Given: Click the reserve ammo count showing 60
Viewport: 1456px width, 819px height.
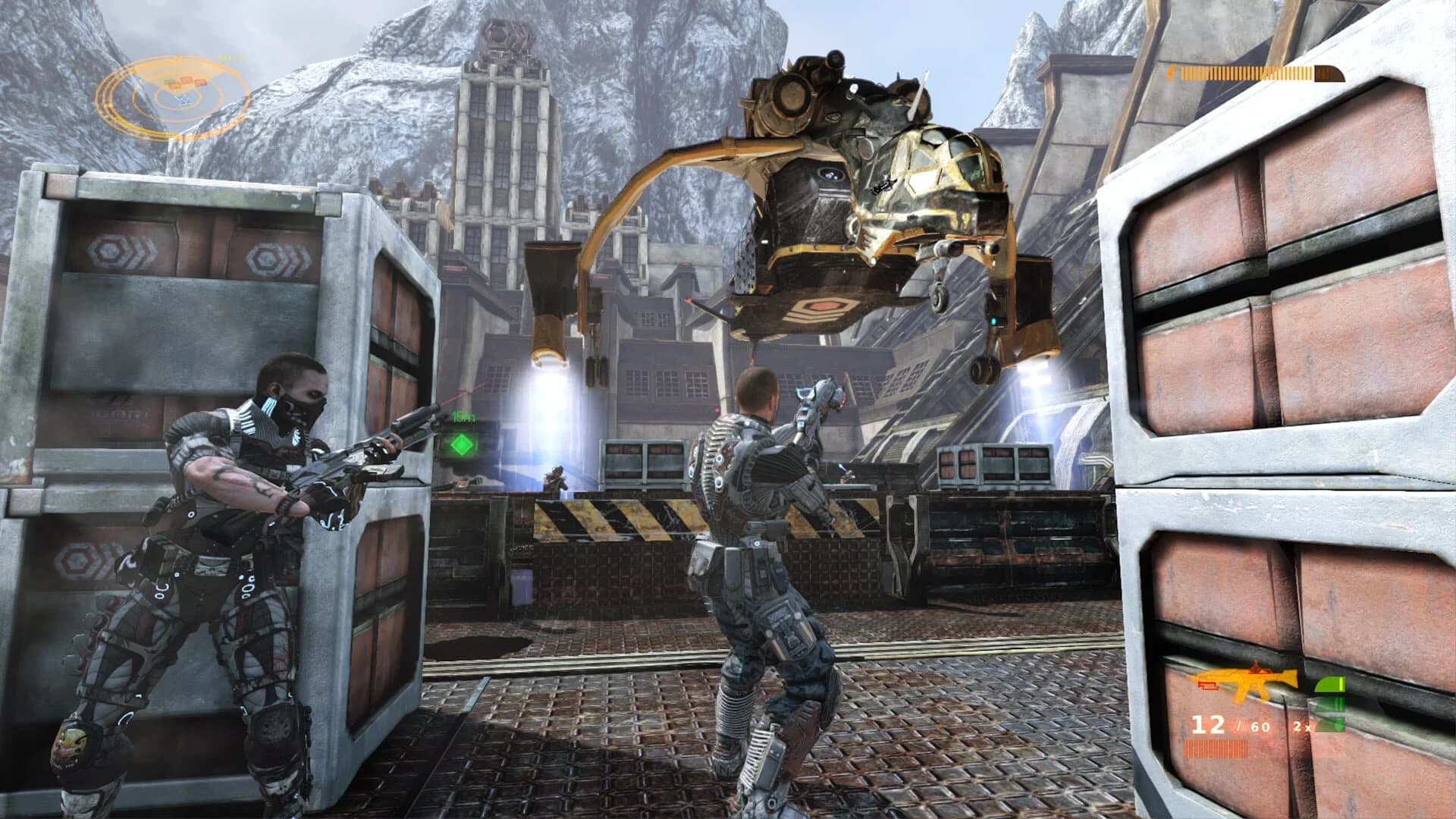Looking at the screenshot, I should tap(1260, 726).
